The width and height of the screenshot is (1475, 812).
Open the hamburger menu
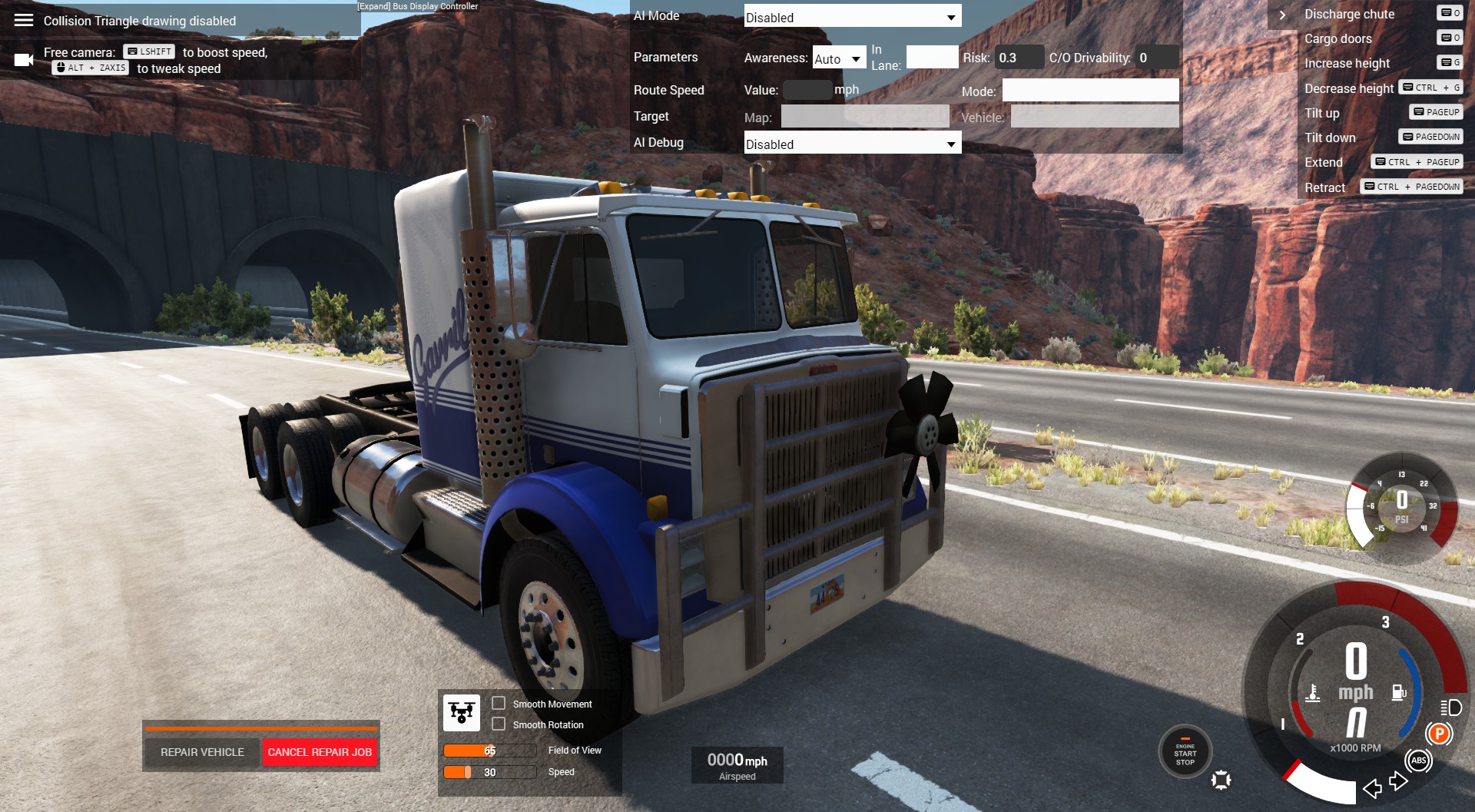[x=24, y=20]
